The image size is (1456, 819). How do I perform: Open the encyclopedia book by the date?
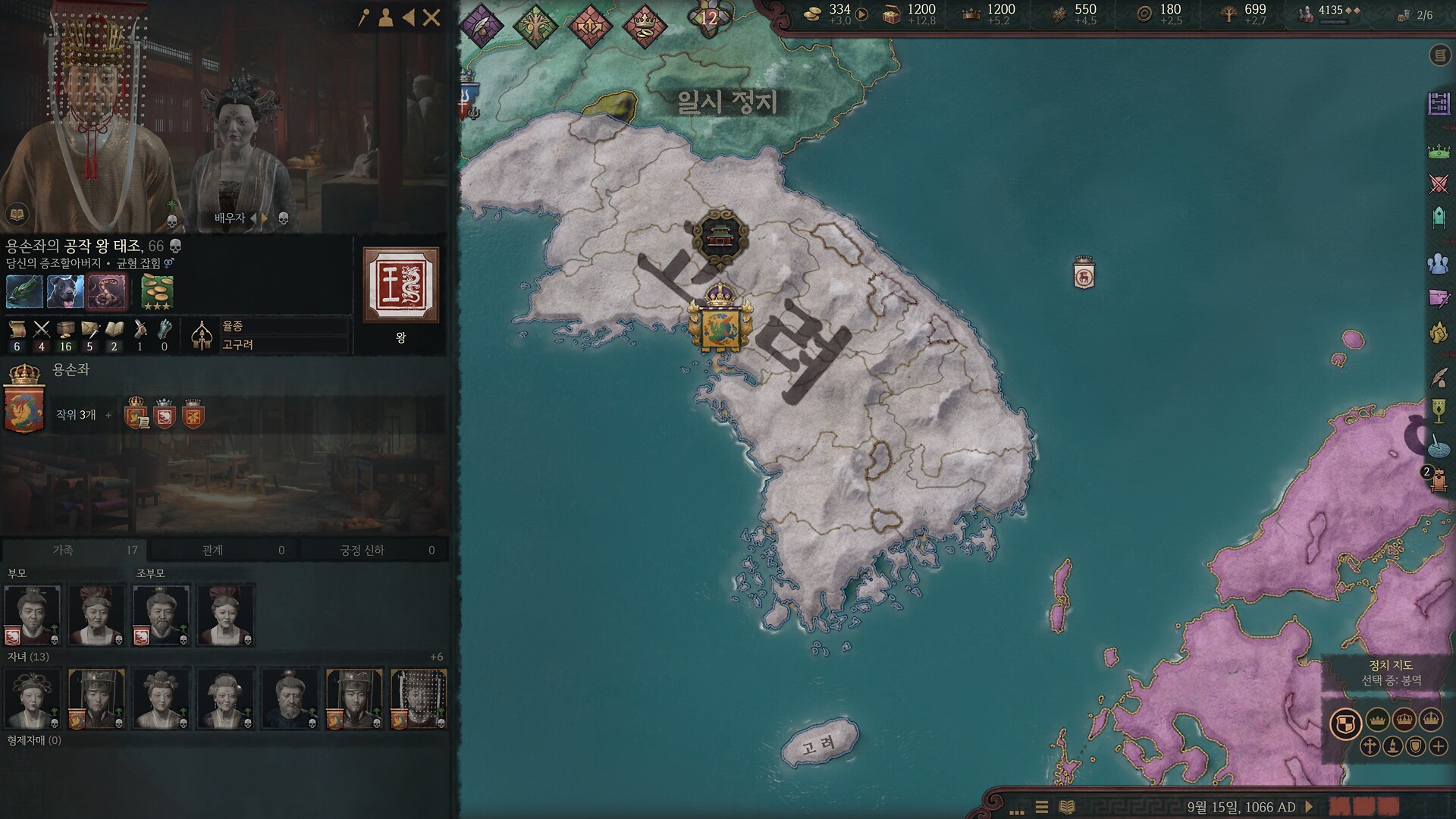tap(1067, 807)
